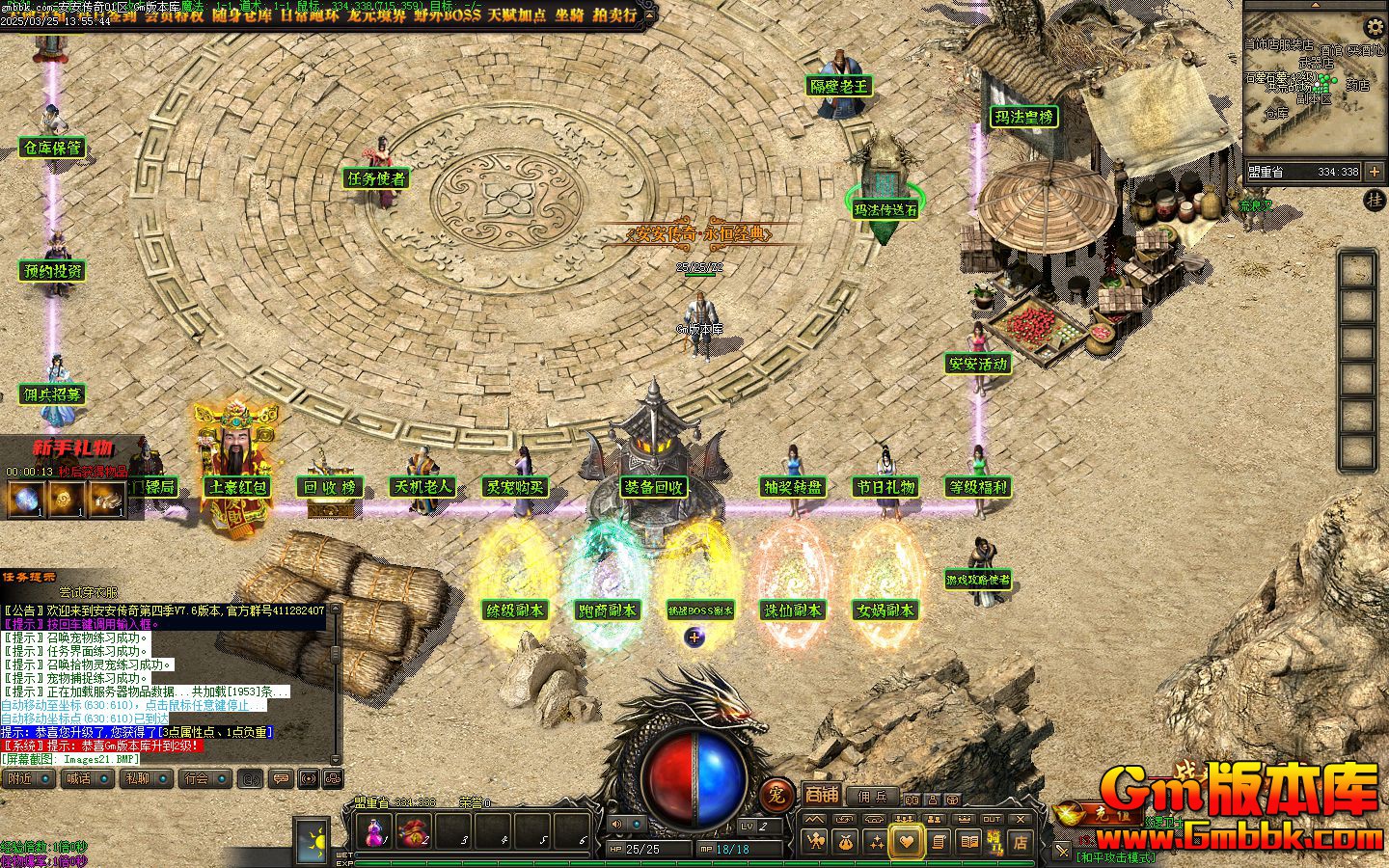Click the 骑马 mount icon
The width and height of the screenshot is (1389, 868).
tap(994, 842)
